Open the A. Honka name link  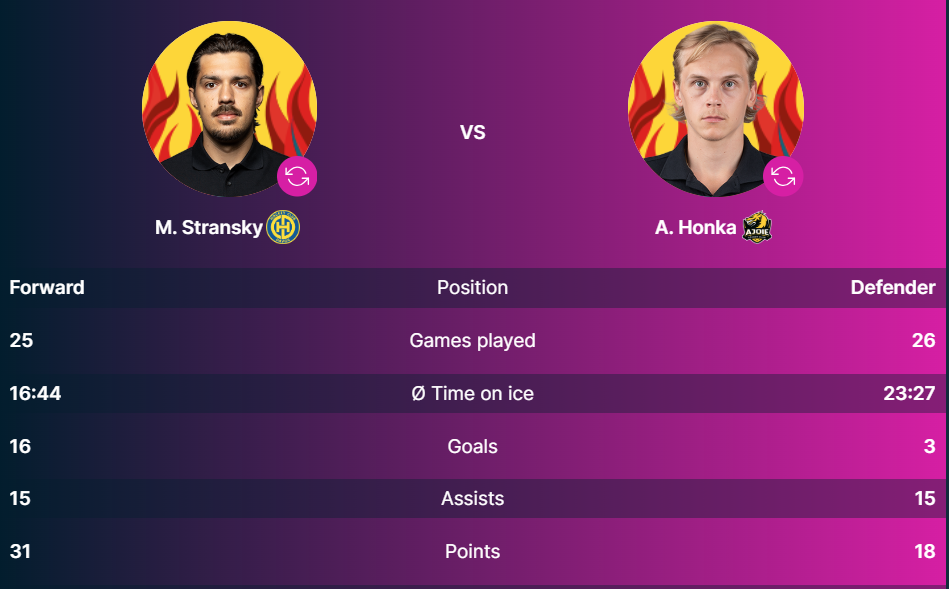(x=695, y=228)
